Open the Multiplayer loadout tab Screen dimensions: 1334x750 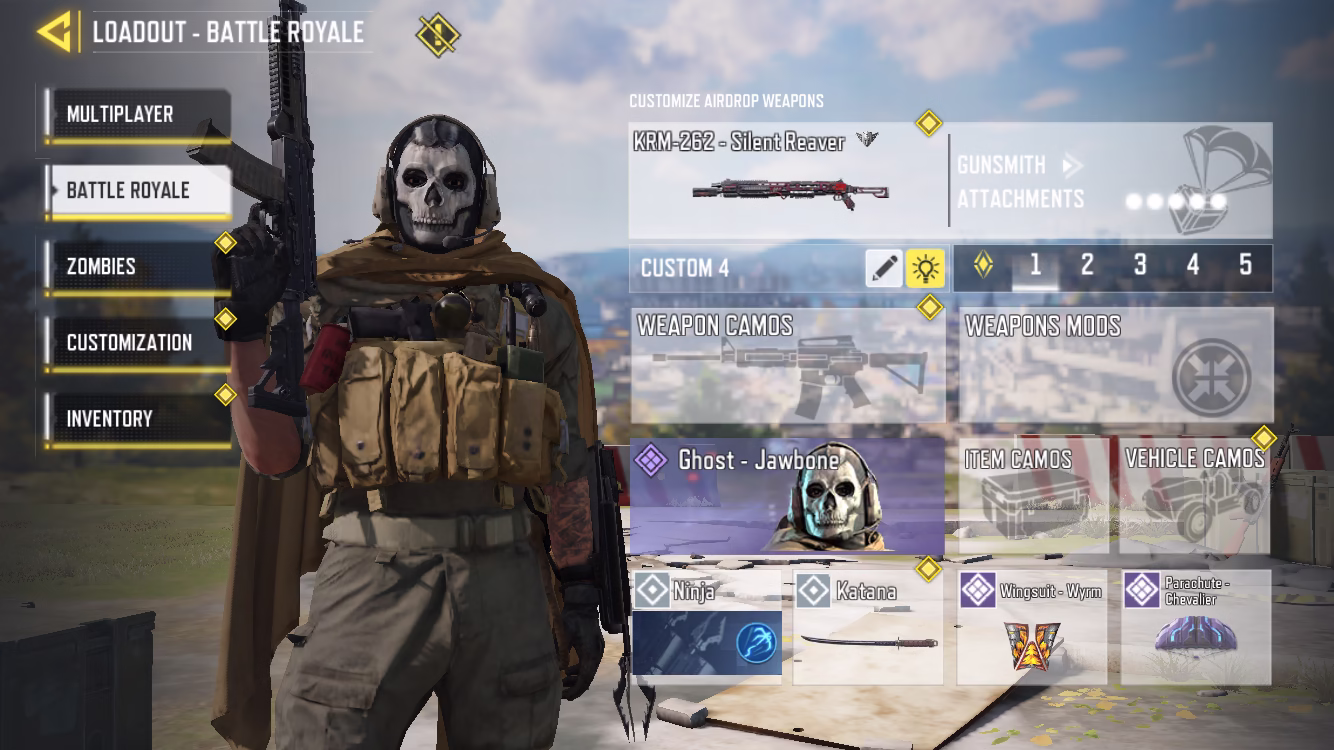(138, 115)
